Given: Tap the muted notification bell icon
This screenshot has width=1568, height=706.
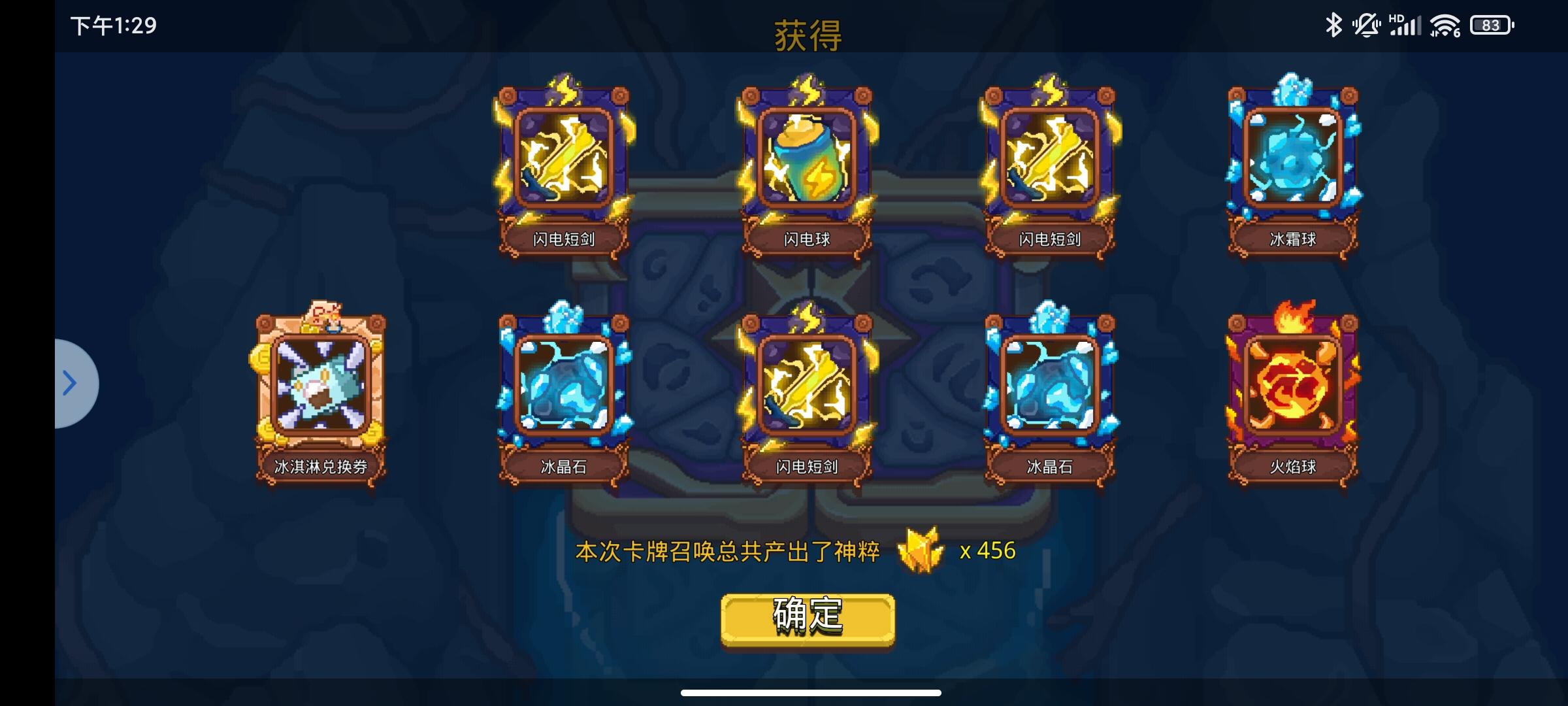Looking at the screenshot, I should click(1365, 25).
